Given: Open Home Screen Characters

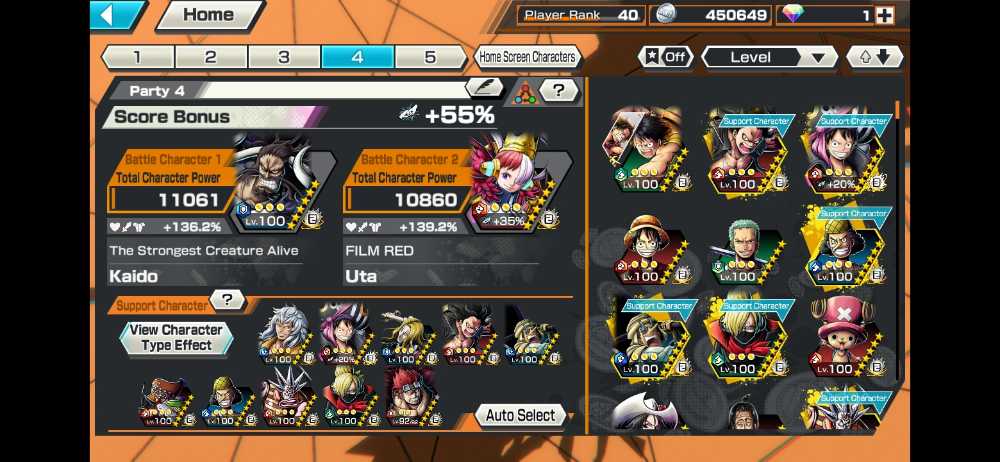Looking at the screenshot, I should (x=527, y=57).
